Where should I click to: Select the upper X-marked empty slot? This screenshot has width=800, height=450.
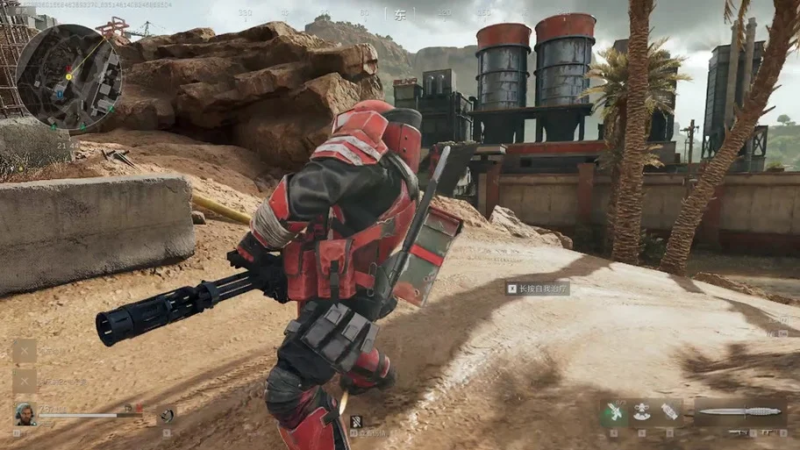pos(25,351)
